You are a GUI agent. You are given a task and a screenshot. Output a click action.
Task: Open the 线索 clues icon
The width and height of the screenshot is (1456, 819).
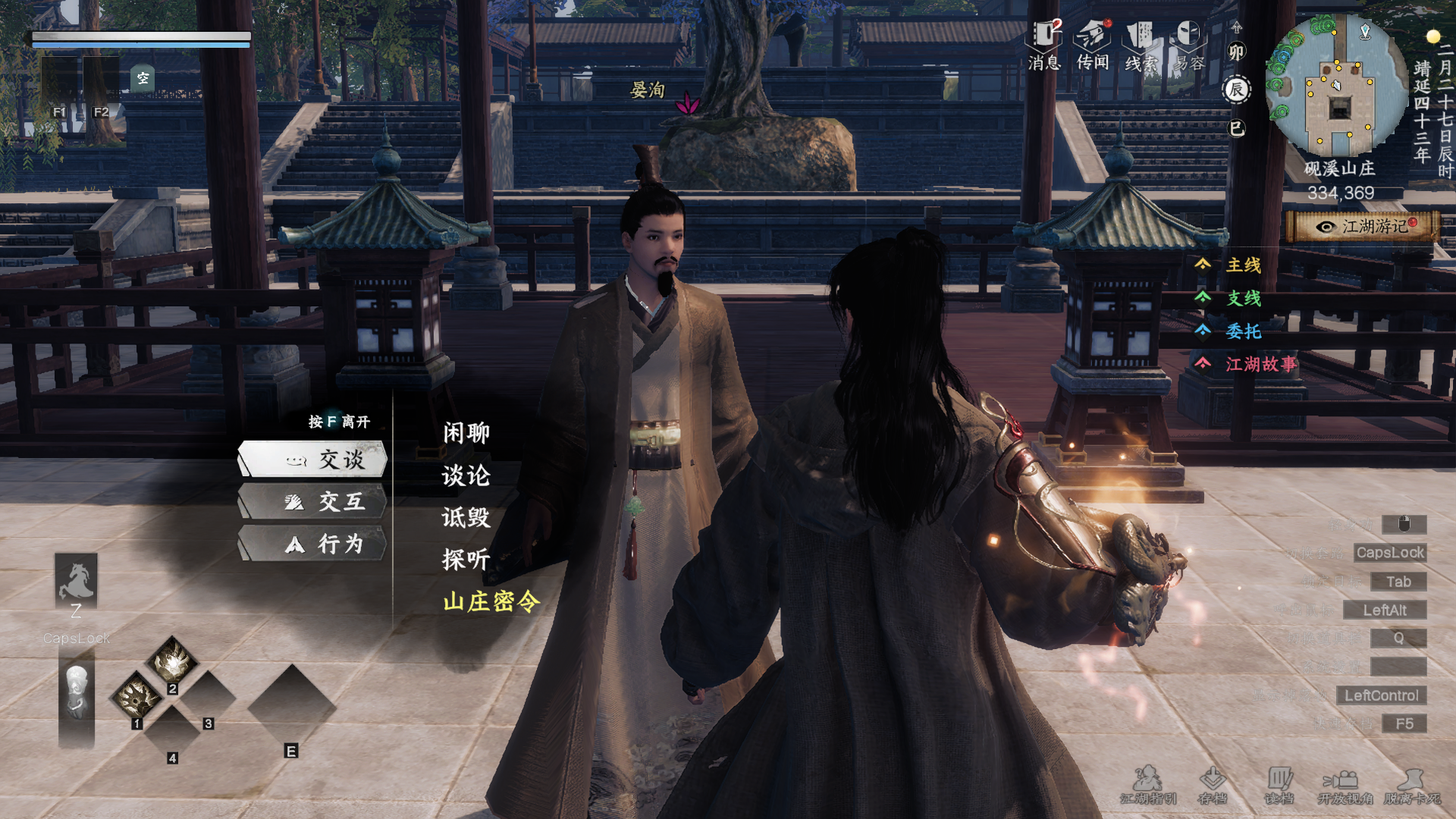tap(1141, 45)
